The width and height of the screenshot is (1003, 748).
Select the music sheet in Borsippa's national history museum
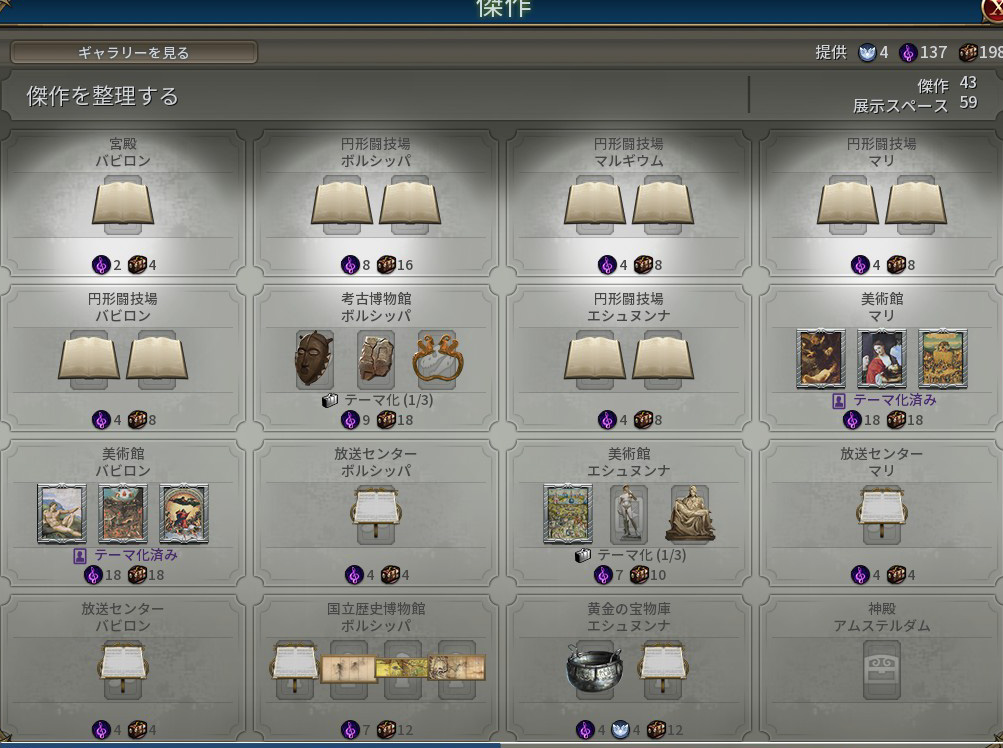[x=294, y=665]
